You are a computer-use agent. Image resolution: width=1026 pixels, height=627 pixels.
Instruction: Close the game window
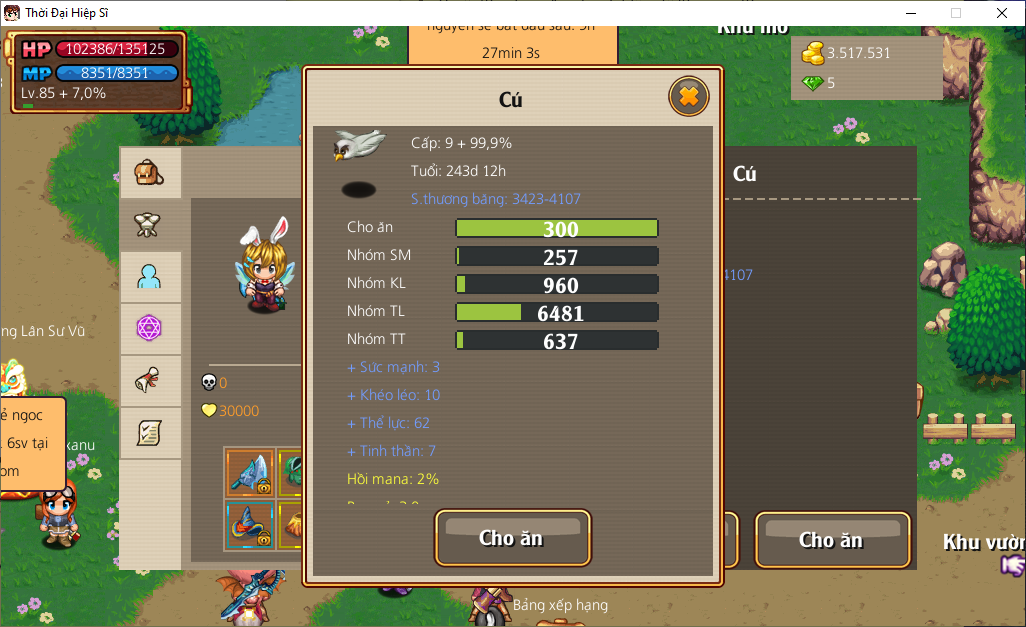(1002, 13)
